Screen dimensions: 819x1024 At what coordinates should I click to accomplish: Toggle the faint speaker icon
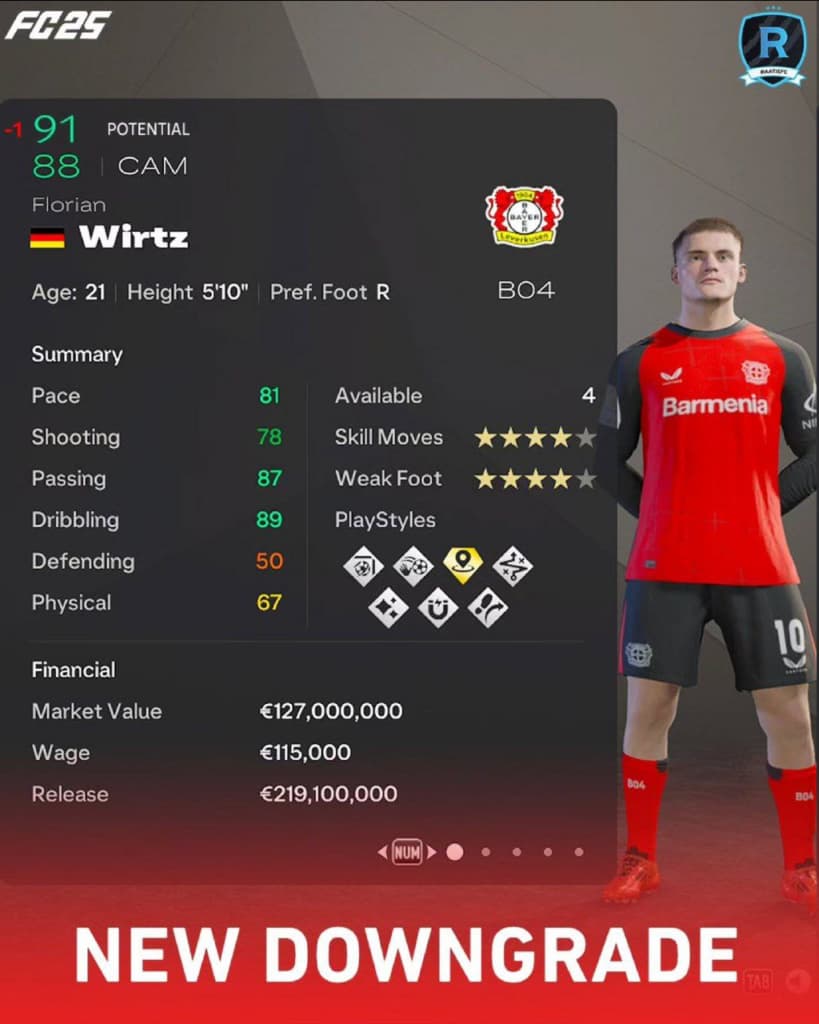tap(797, 981)
